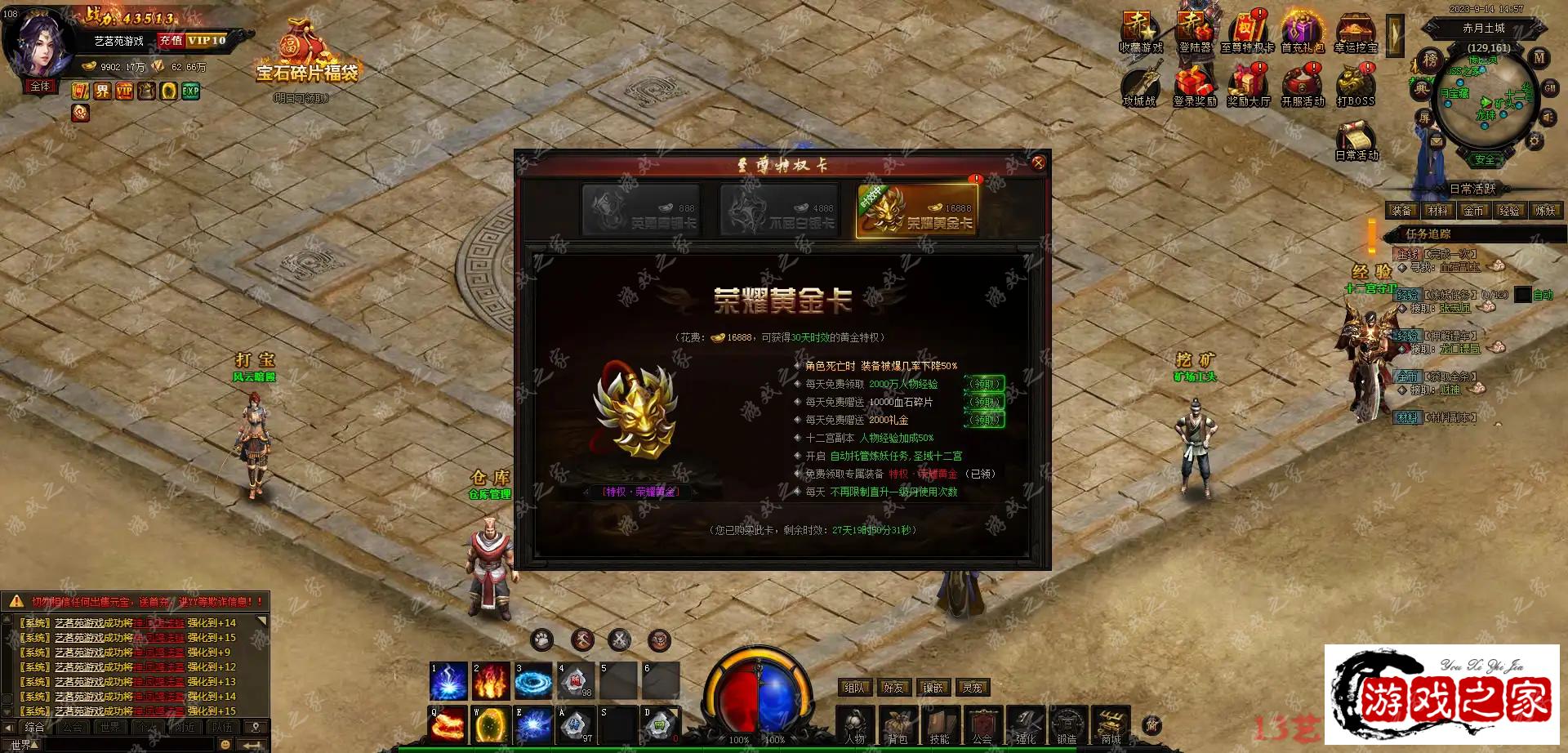Image resolution: width=1568 pixels, height=753 pixels.
Task: Open the 组队 team panel
Action: [x=855, y=688]
